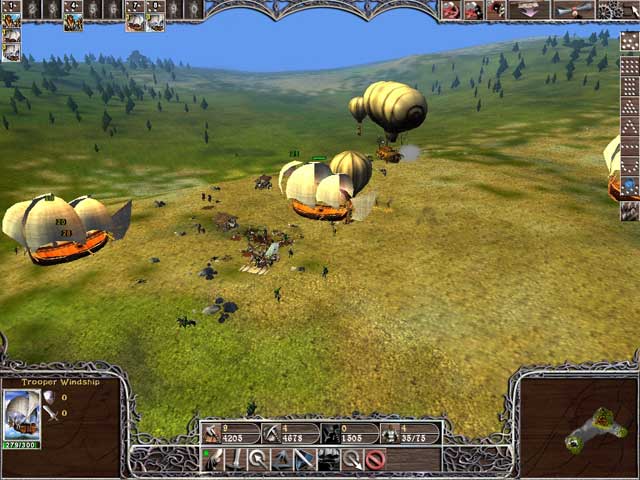Pick the windship unit with the 28 marker
640x480 pixels.
[60, 232]
